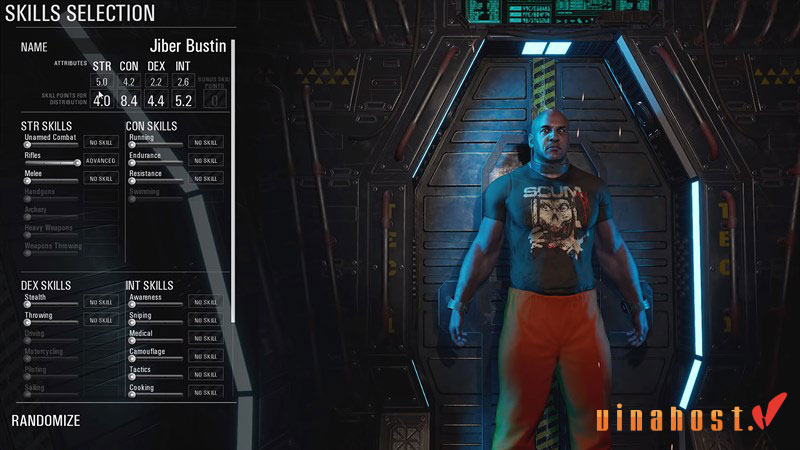Image resolution: width=800 pixels, height=450 pixels.
Task: Set the Unarmed Combat skill slider
Action: [50, 144]
